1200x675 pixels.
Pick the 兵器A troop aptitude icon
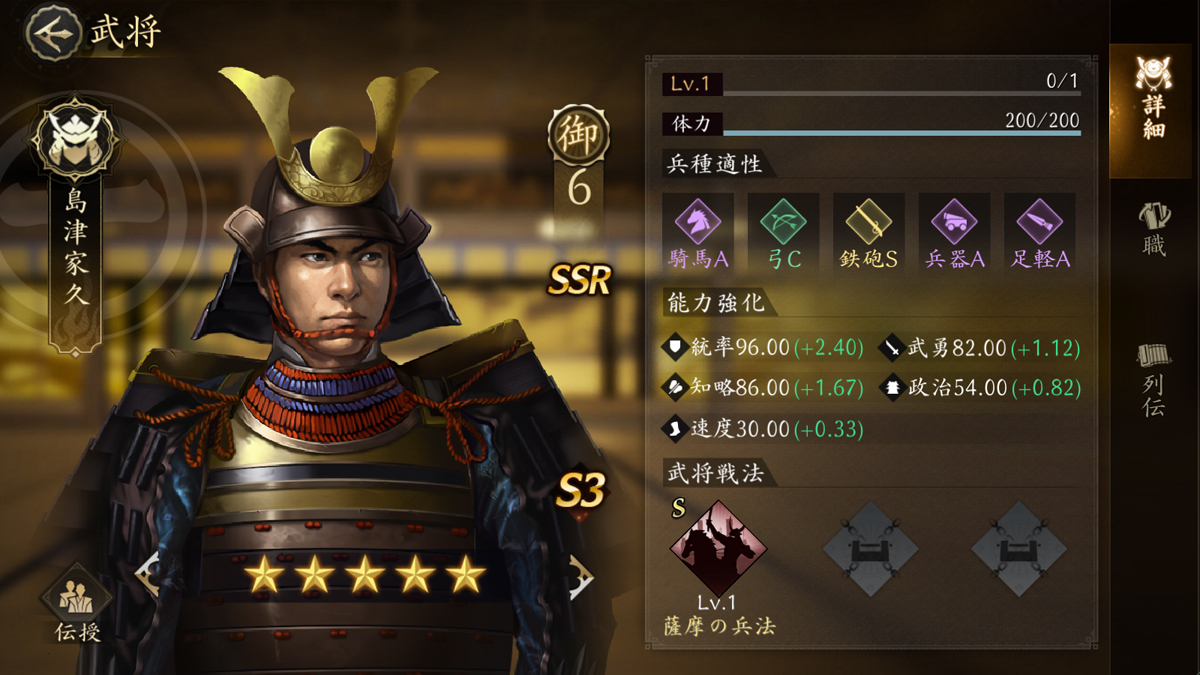tap(954, 220)
